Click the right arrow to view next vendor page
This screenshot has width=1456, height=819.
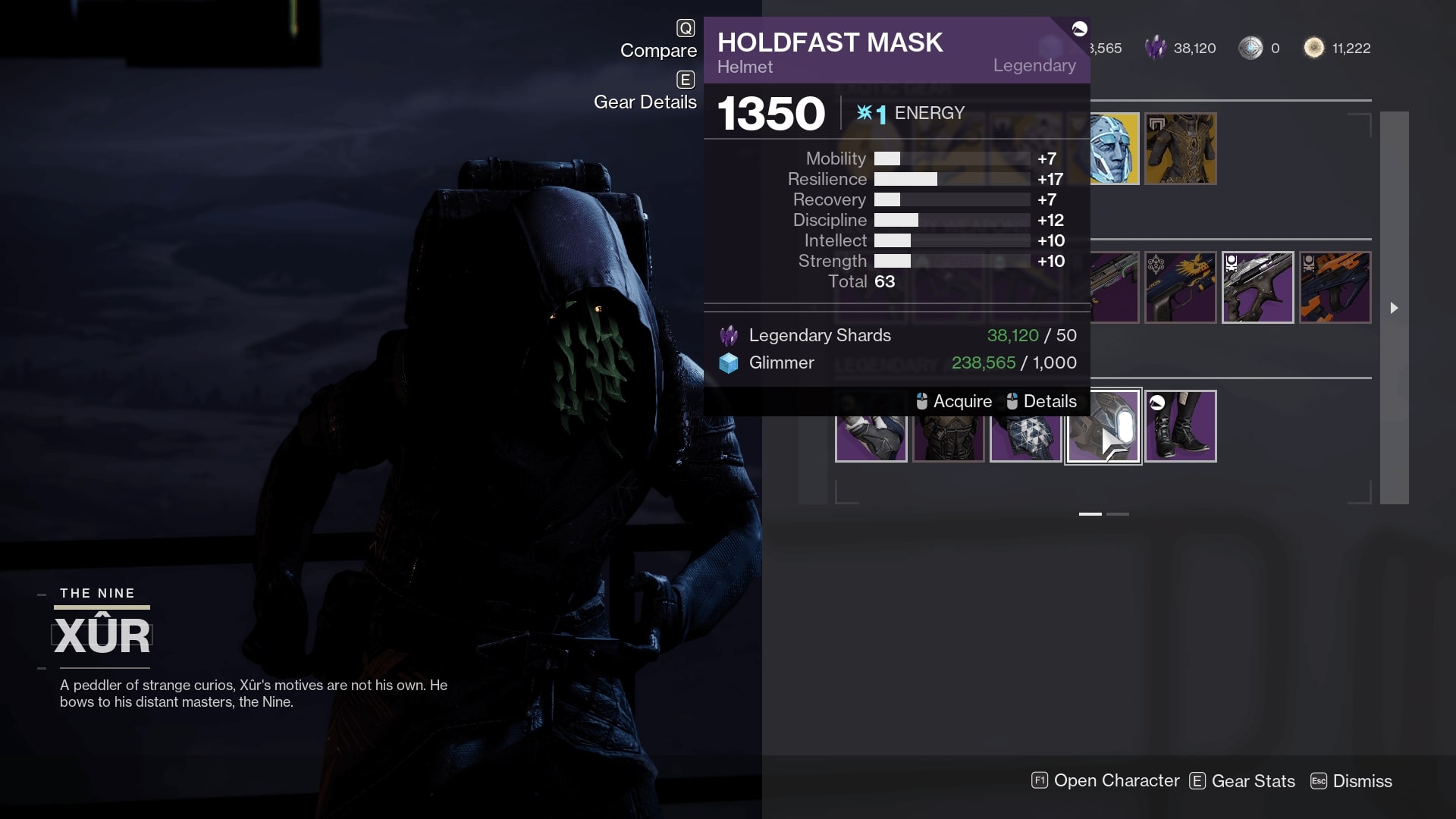pyautogui.click(x=1394, y=309)
